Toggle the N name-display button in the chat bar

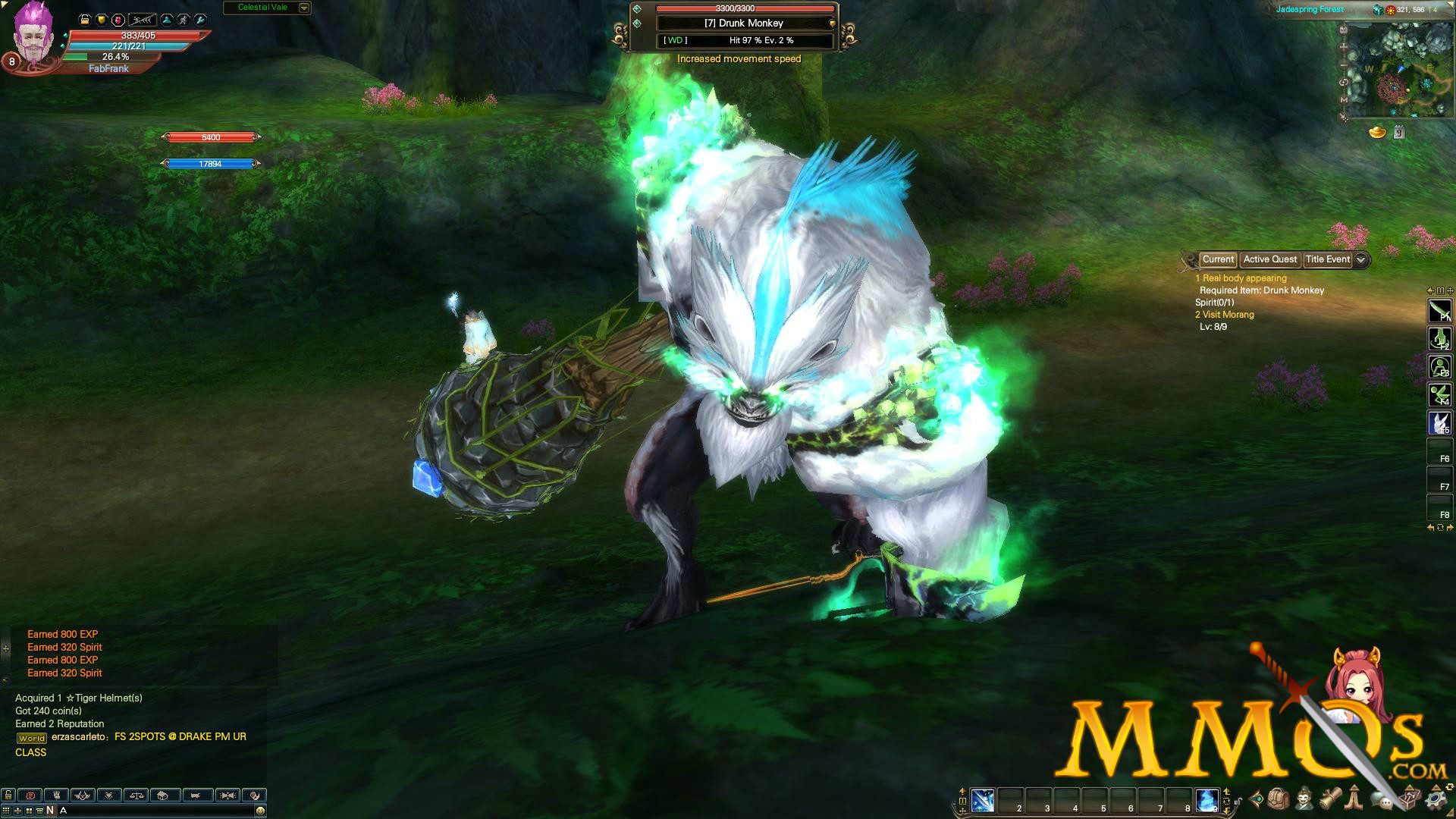coord(50,810)
